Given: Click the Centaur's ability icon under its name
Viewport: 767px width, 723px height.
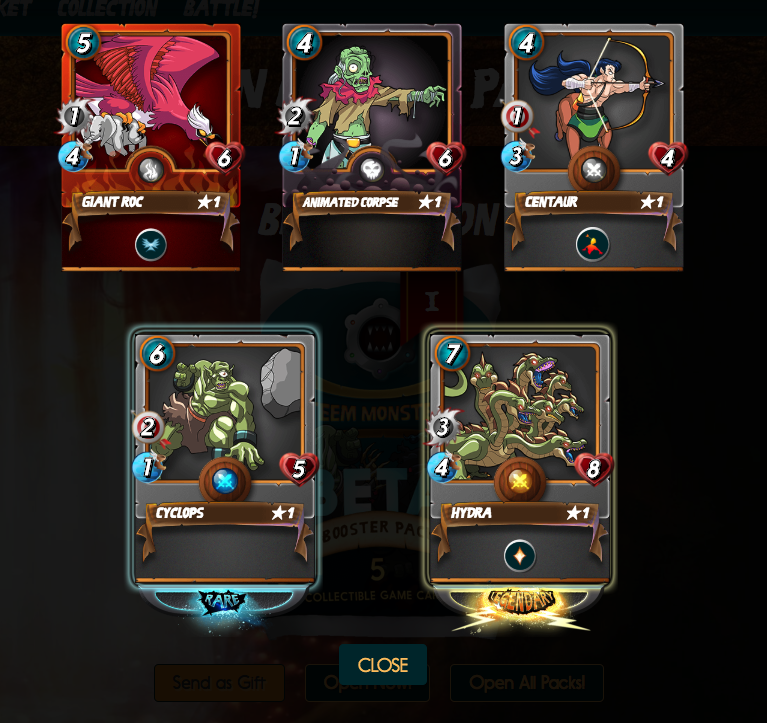Looking at the screenshot, I should tap(593, 244).
